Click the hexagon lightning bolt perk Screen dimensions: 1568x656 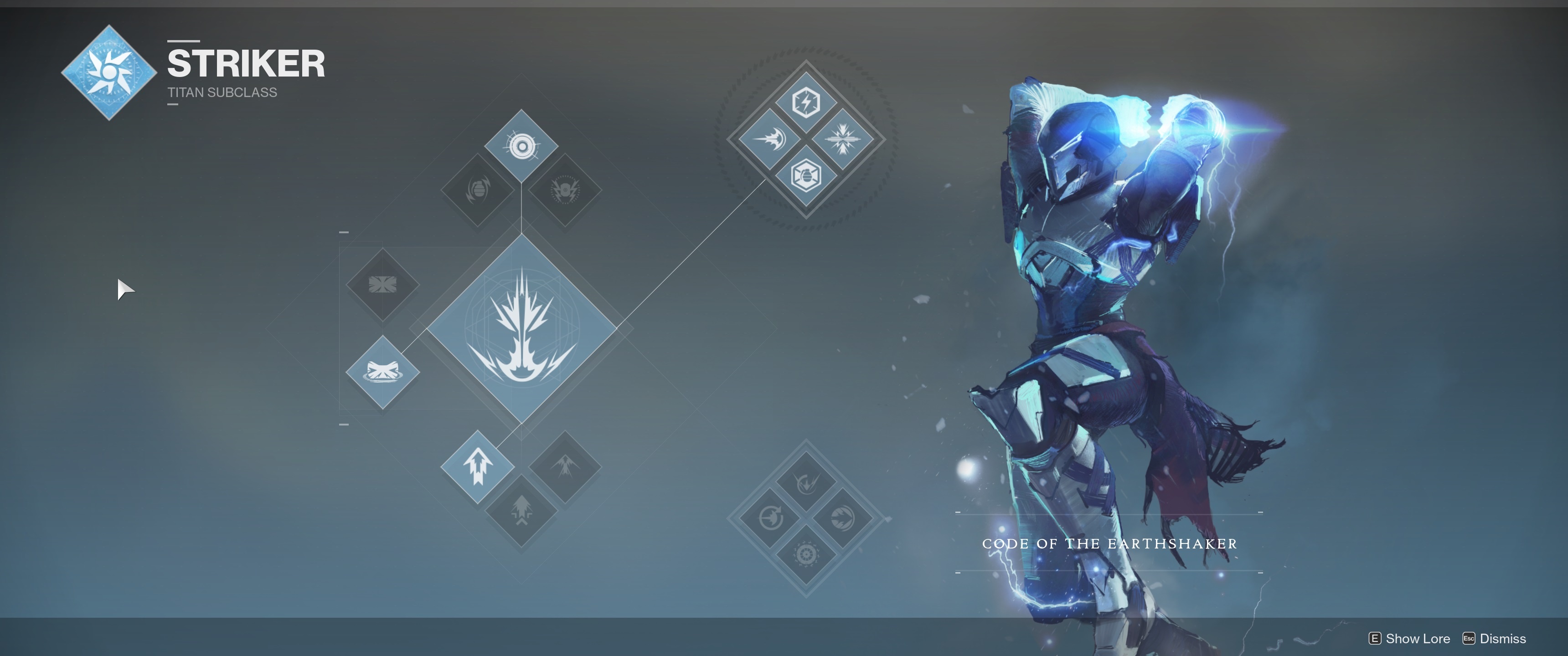click(x=806, y=102)
